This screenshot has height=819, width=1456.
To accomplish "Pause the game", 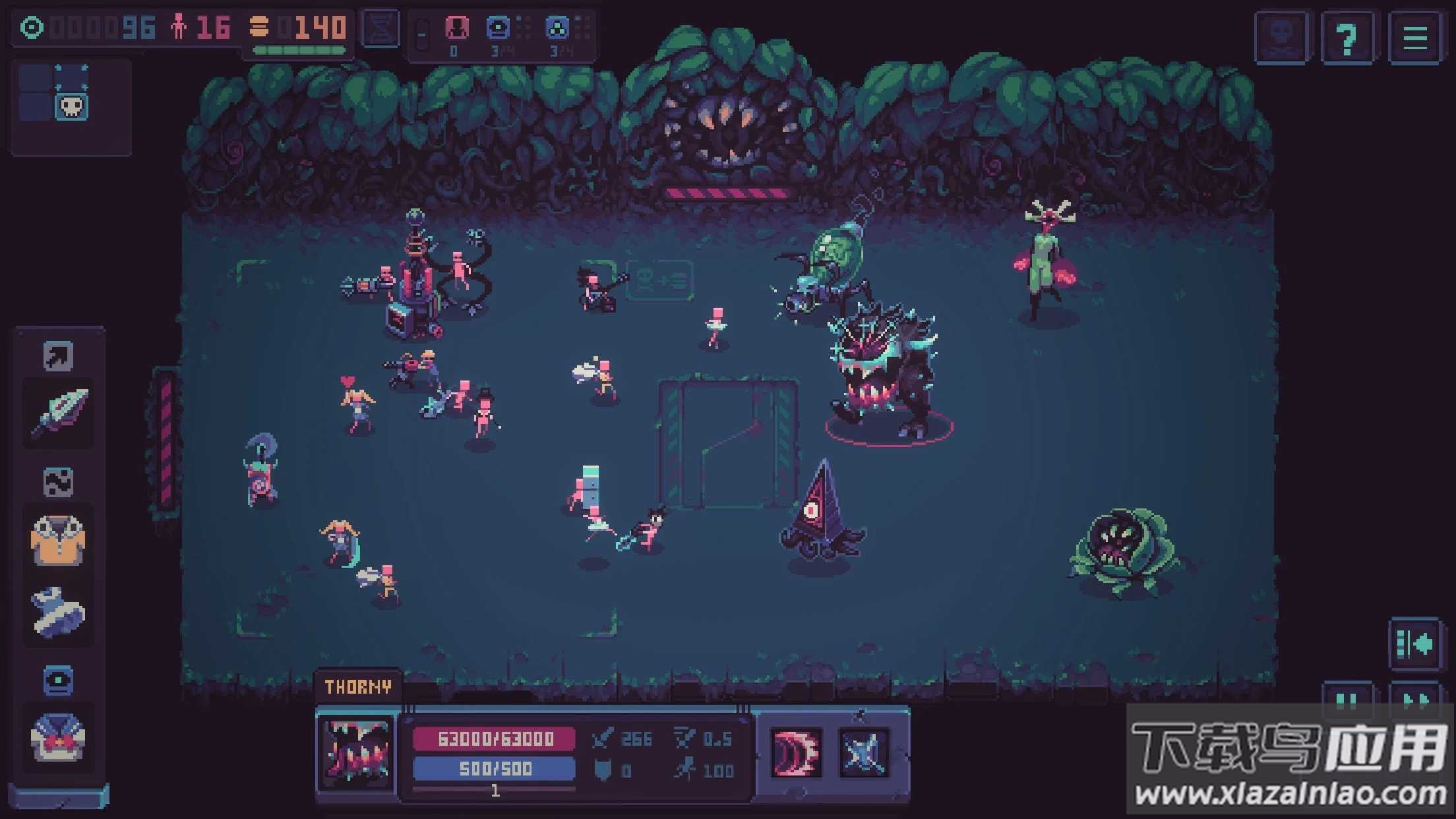I will click(x=1347, y=700).
